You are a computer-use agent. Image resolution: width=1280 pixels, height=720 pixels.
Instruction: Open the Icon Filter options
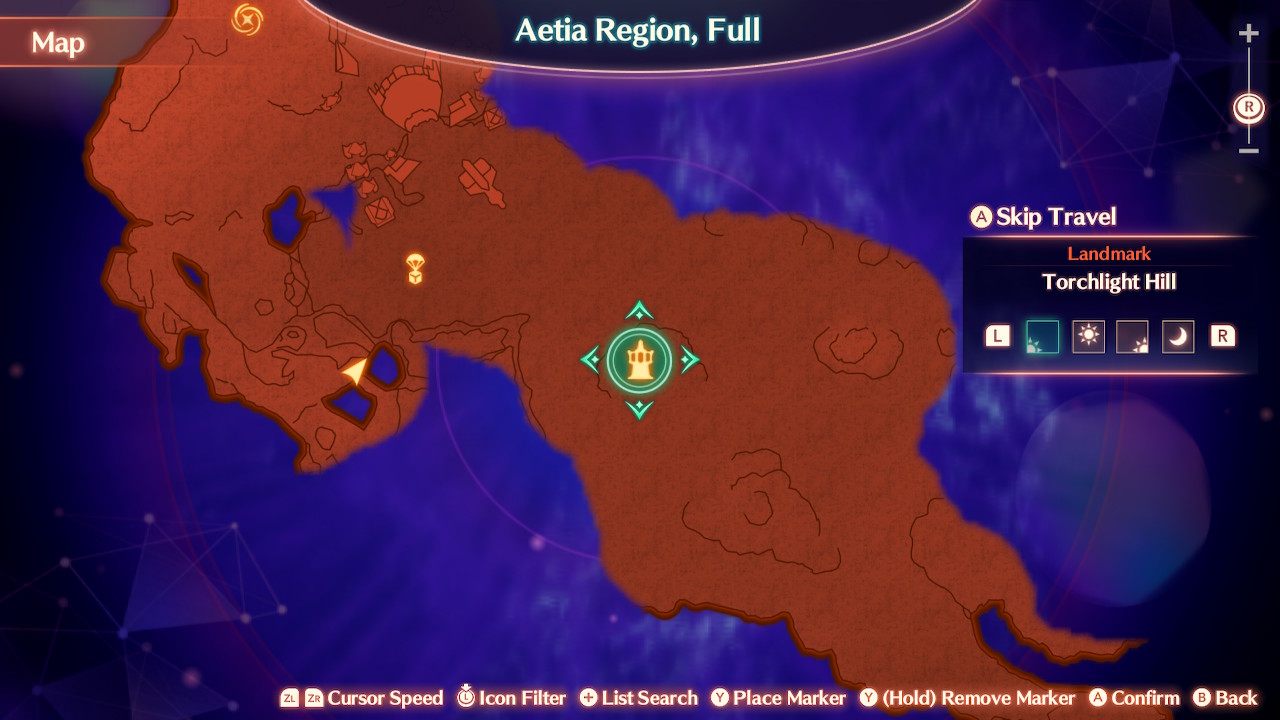tap(511, 698)
